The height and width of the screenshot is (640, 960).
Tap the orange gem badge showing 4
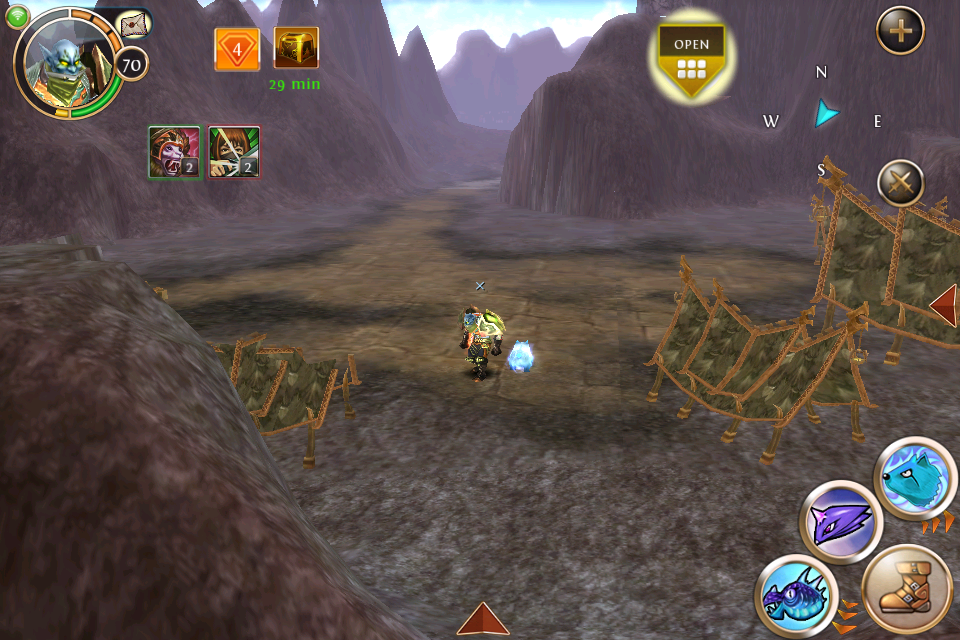(x=237, y=49)
